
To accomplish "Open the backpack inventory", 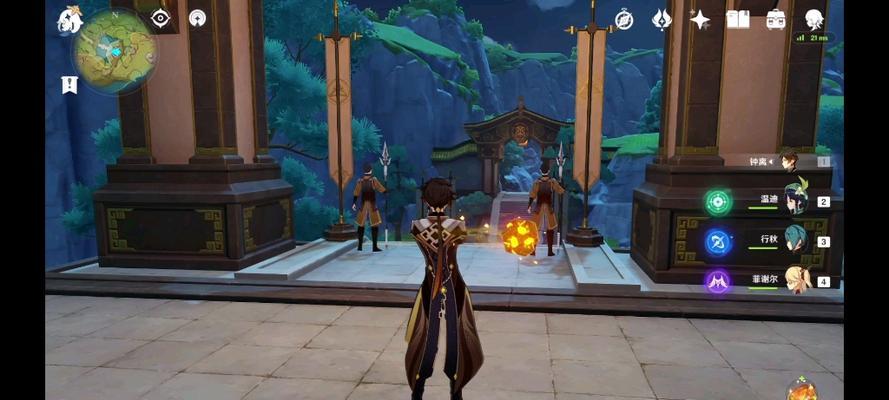I will click(x=776, y=19).
